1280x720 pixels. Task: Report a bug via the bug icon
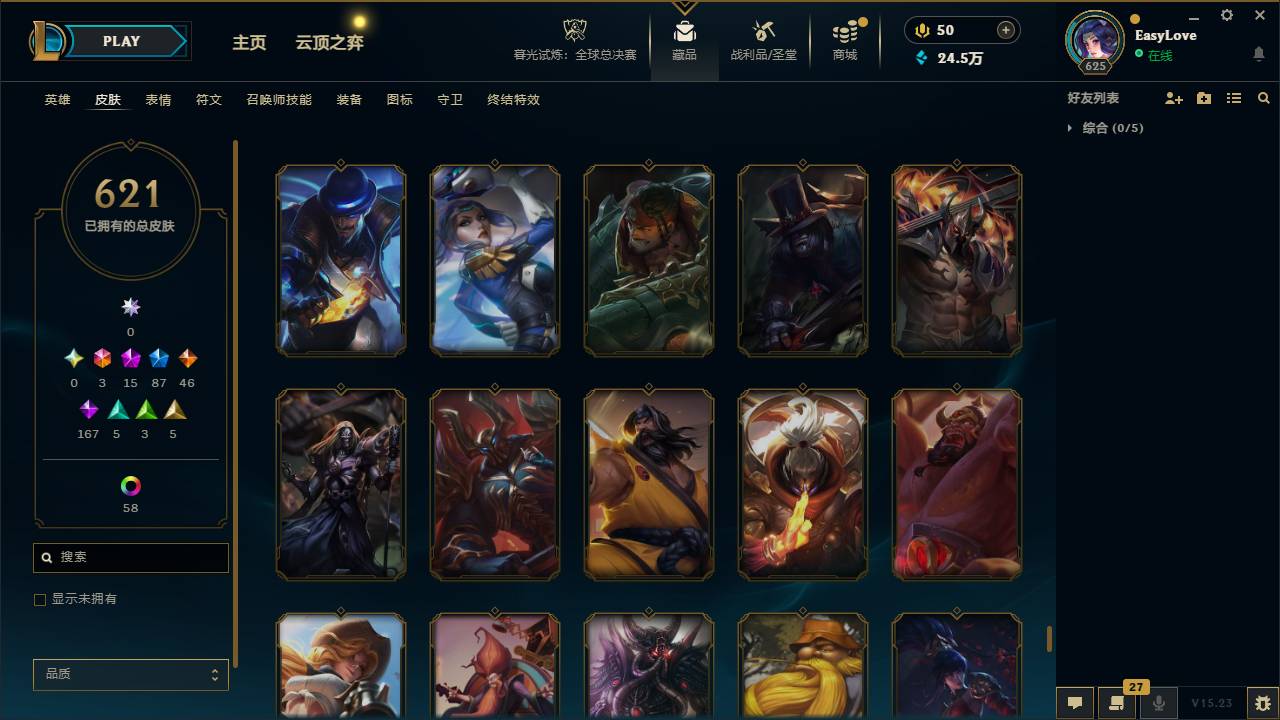tap(1257, 703)
